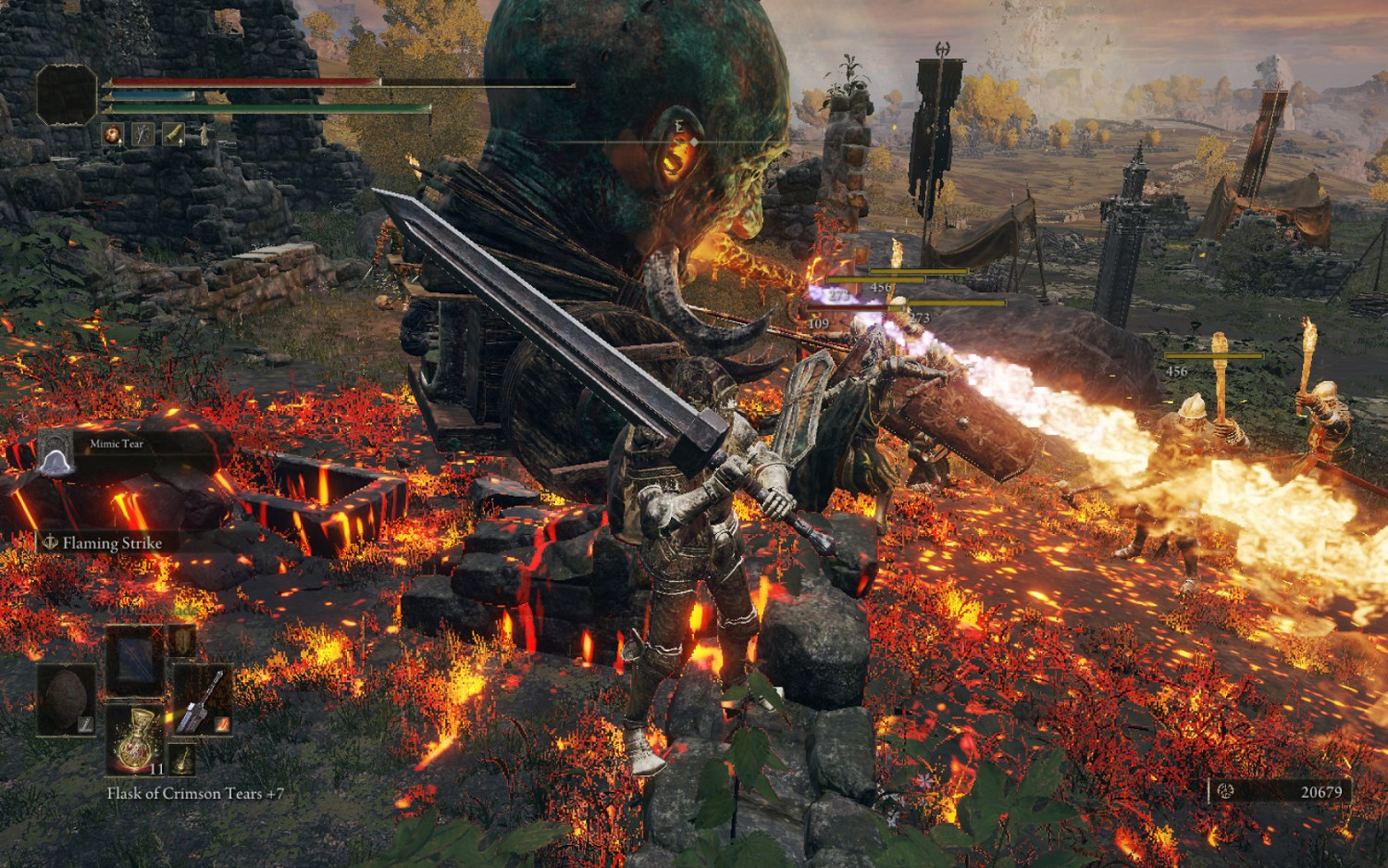Click the armor piece icon in the left quick slot
The height and width of the screenshot is (868, 1388).
pyautogui.click(x=65, y=699)
